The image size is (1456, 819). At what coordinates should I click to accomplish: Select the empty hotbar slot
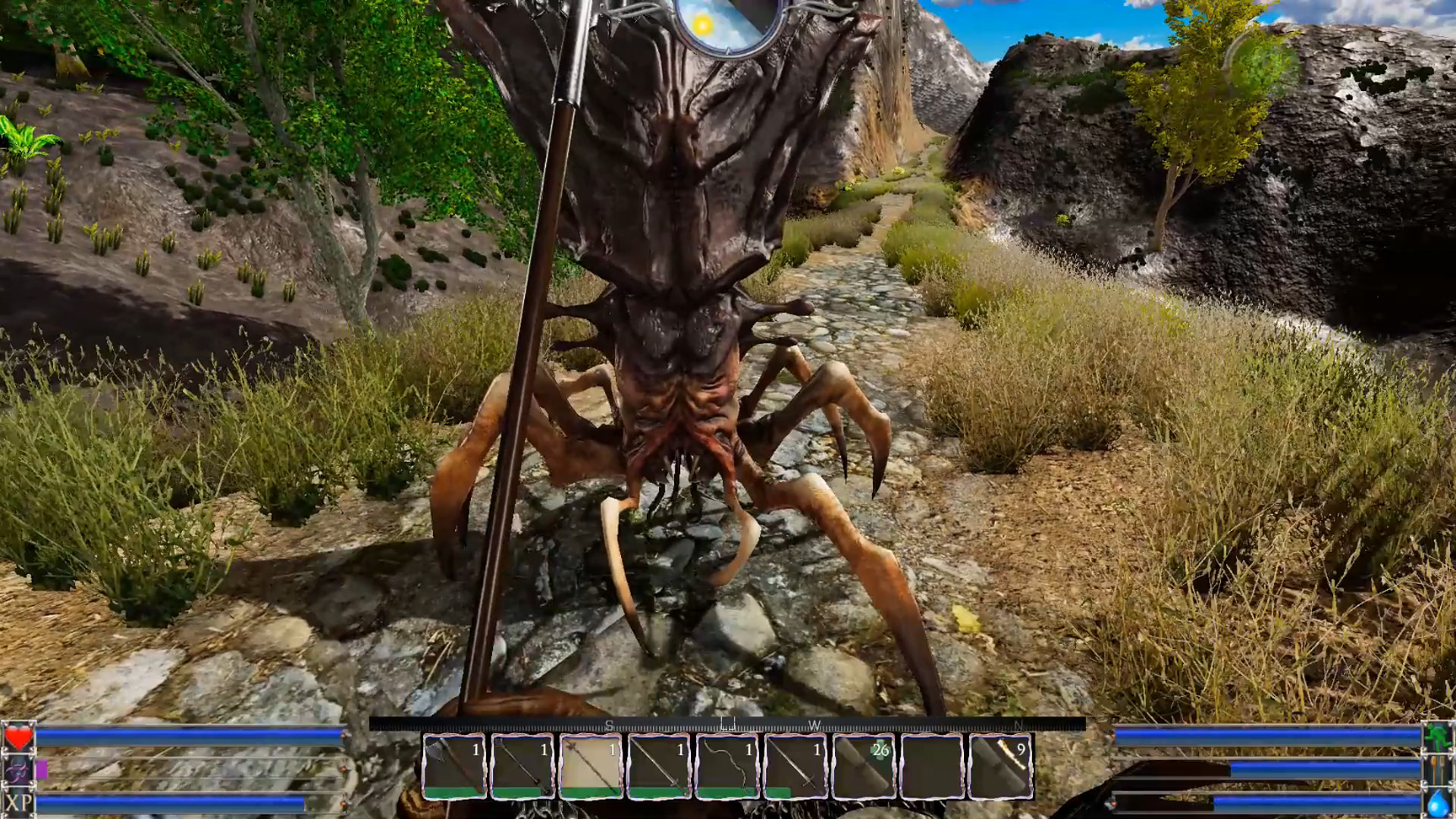point(932,766)
